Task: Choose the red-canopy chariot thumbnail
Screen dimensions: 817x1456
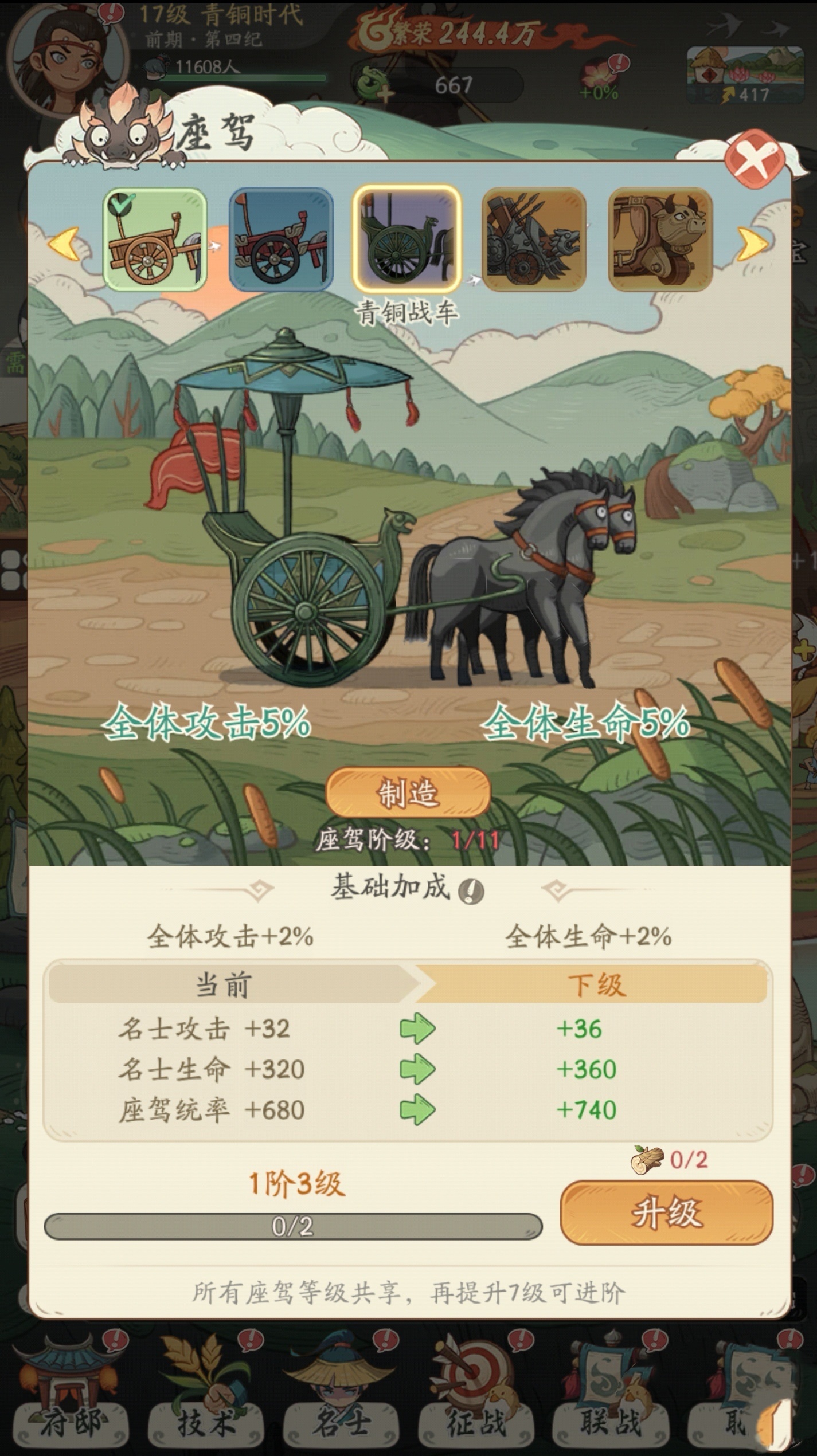Action: coord(281,240)
